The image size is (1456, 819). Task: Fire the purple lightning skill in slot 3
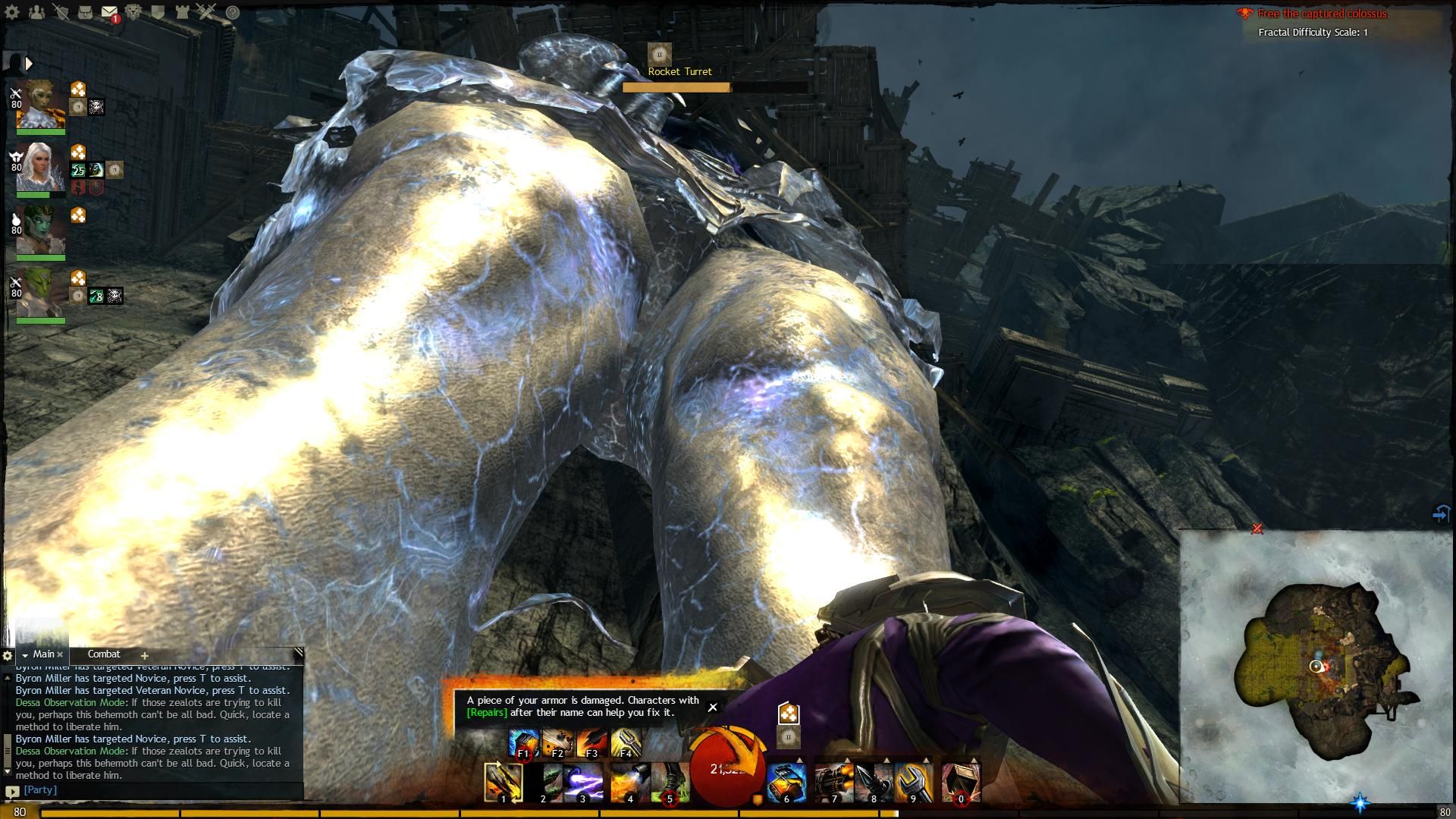tap(583, 783)
